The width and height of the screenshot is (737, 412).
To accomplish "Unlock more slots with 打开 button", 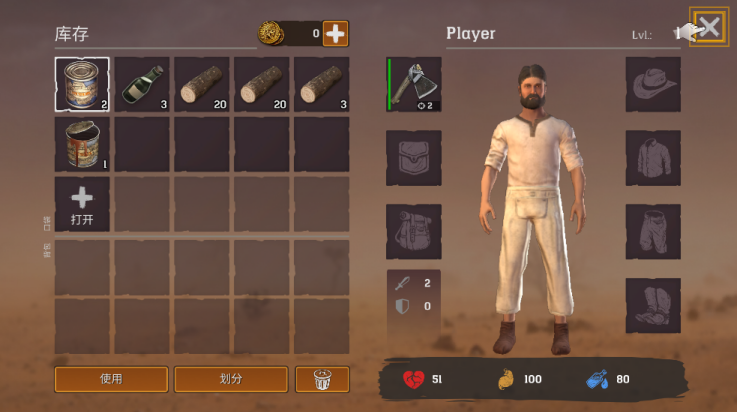I will tap(82, 204).
